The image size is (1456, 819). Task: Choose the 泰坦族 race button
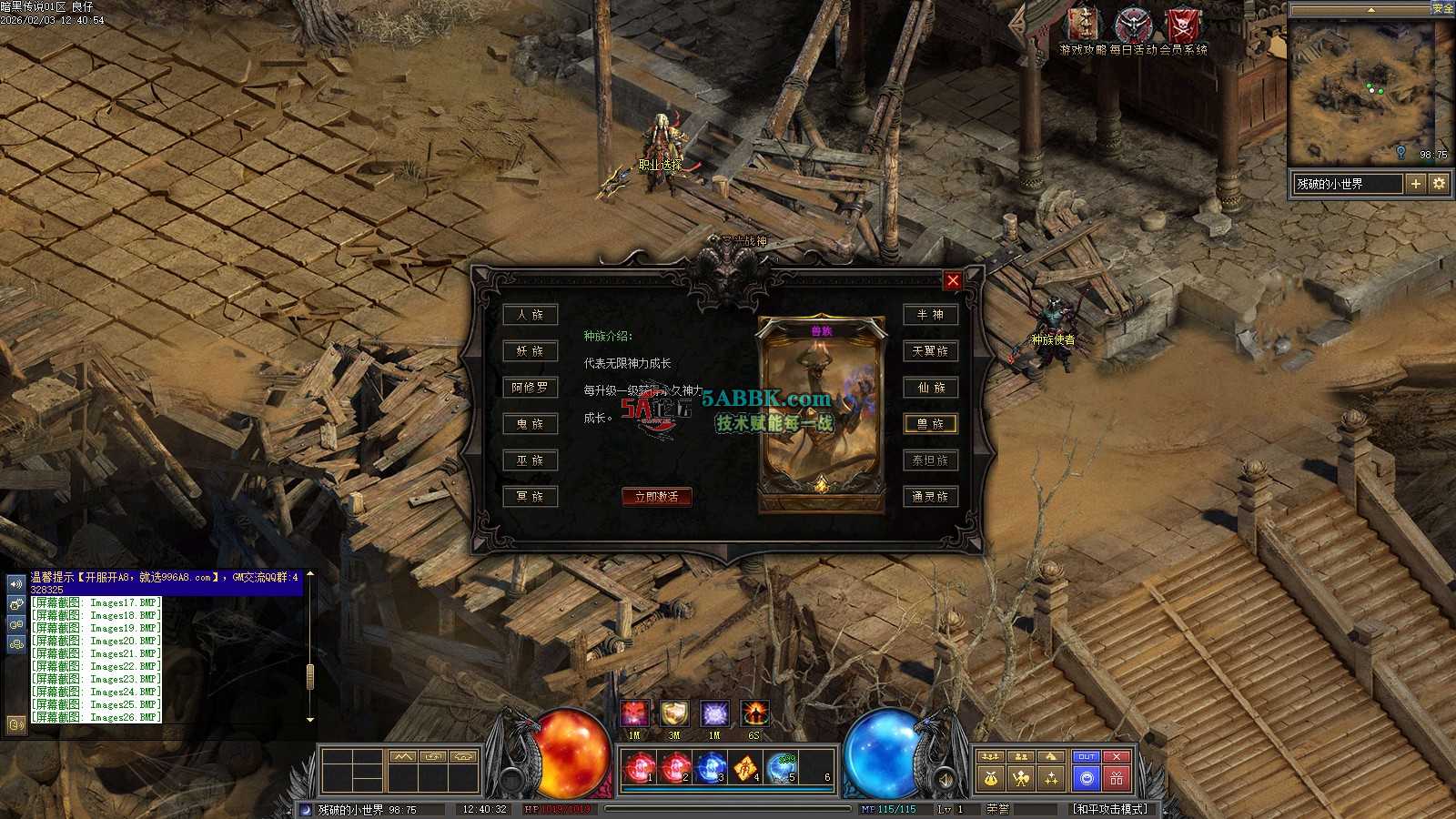click(930, 460)
